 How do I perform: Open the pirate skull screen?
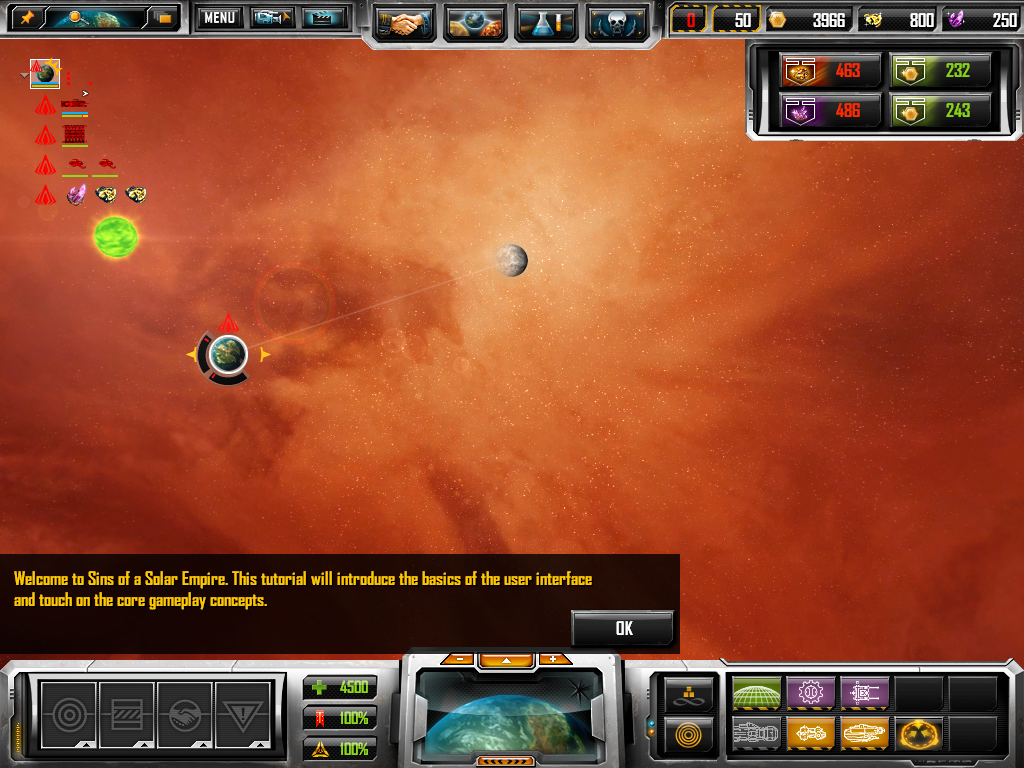615,23
